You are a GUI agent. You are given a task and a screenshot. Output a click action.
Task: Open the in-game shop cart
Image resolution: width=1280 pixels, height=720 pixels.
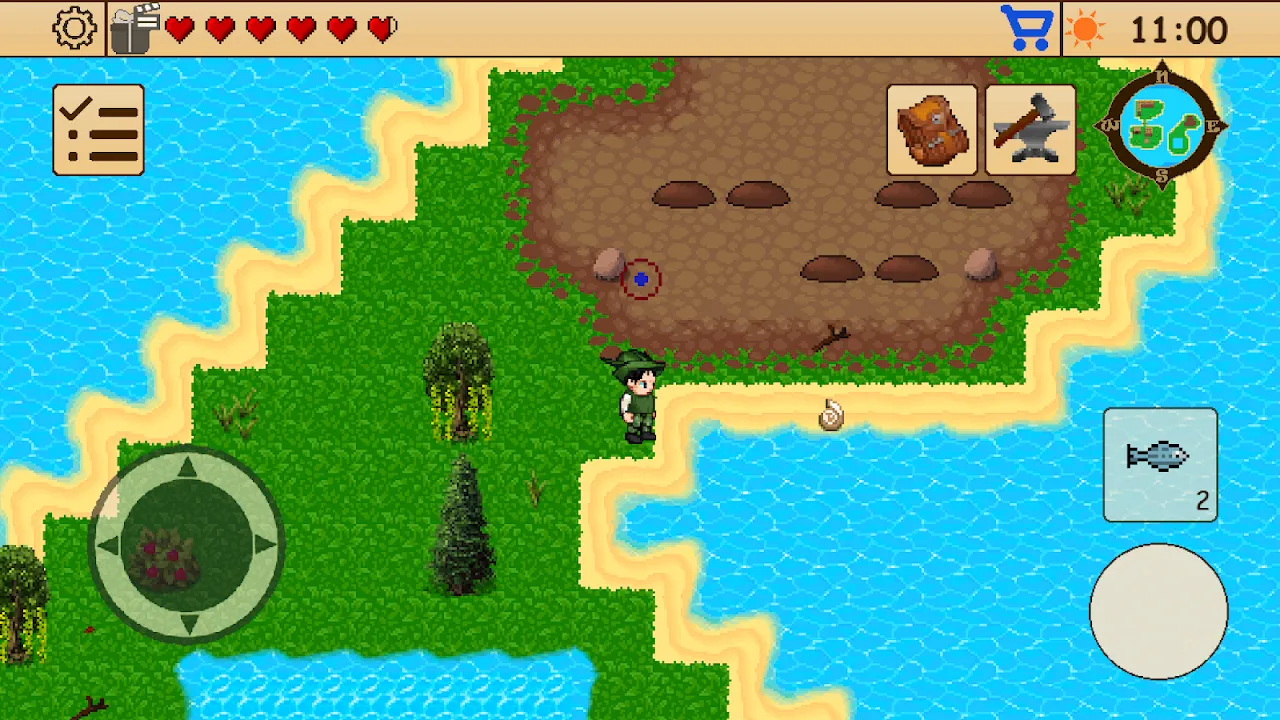click(x=1028, y=27)
